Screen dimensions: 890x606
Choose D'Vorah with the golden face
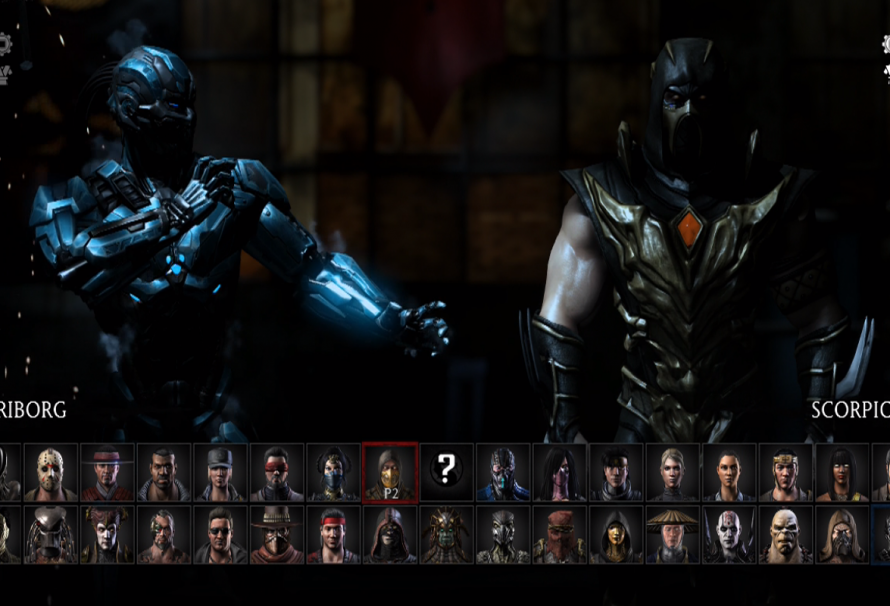[615, 535]
